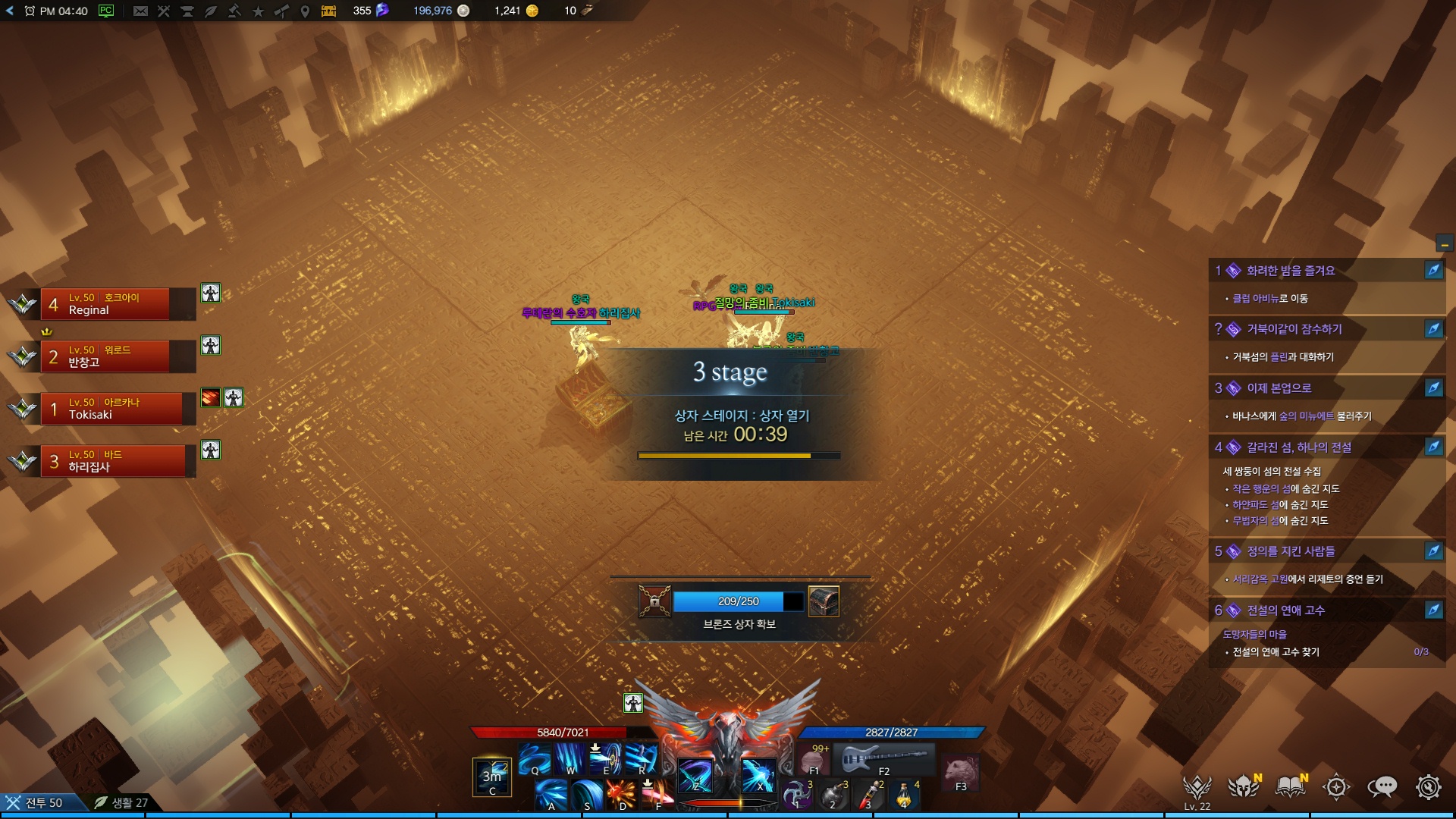Image resolution: width=1456 pixels, height=819 pixels.
Task: Click the treasure chest icon in top bar
Action: click(328, 11)
